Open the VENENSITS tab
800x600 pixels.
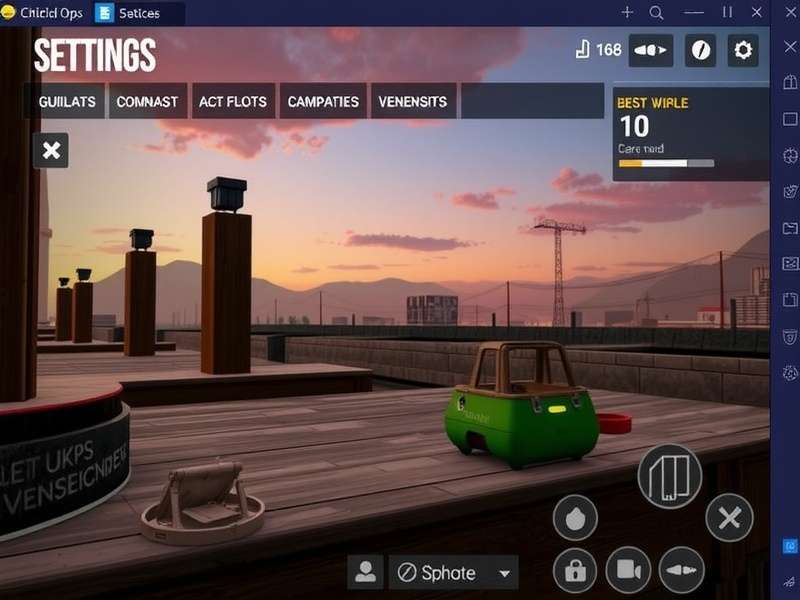click(x=414, y=102)
